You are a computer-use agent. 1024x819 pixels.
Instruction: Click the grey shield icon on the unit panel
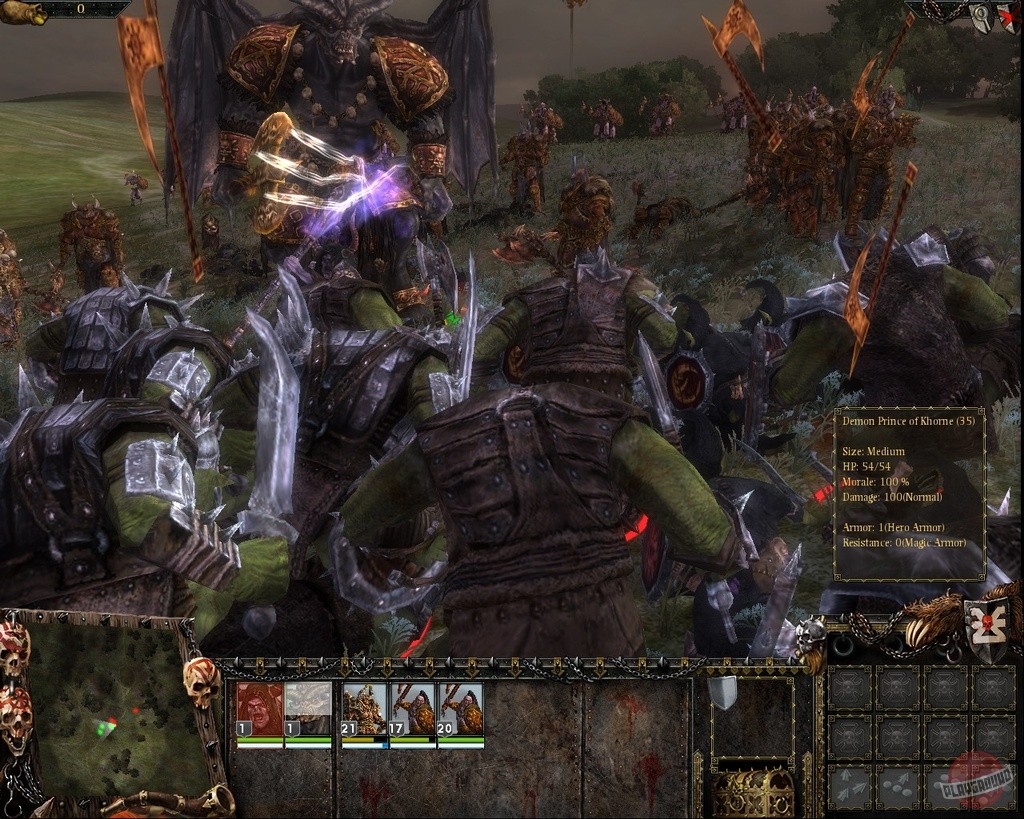(x=722, y=692)
